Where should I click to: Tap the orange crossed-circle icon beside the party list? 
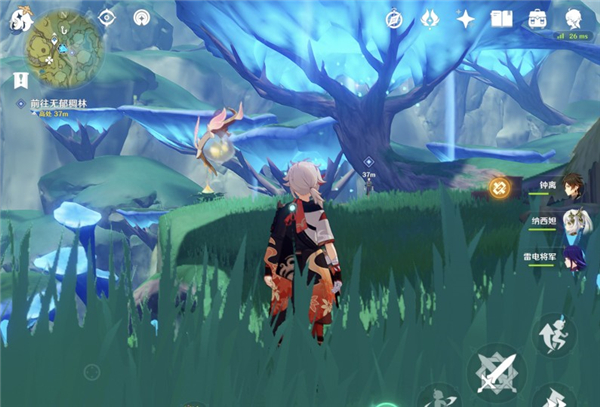click(499, 186)
